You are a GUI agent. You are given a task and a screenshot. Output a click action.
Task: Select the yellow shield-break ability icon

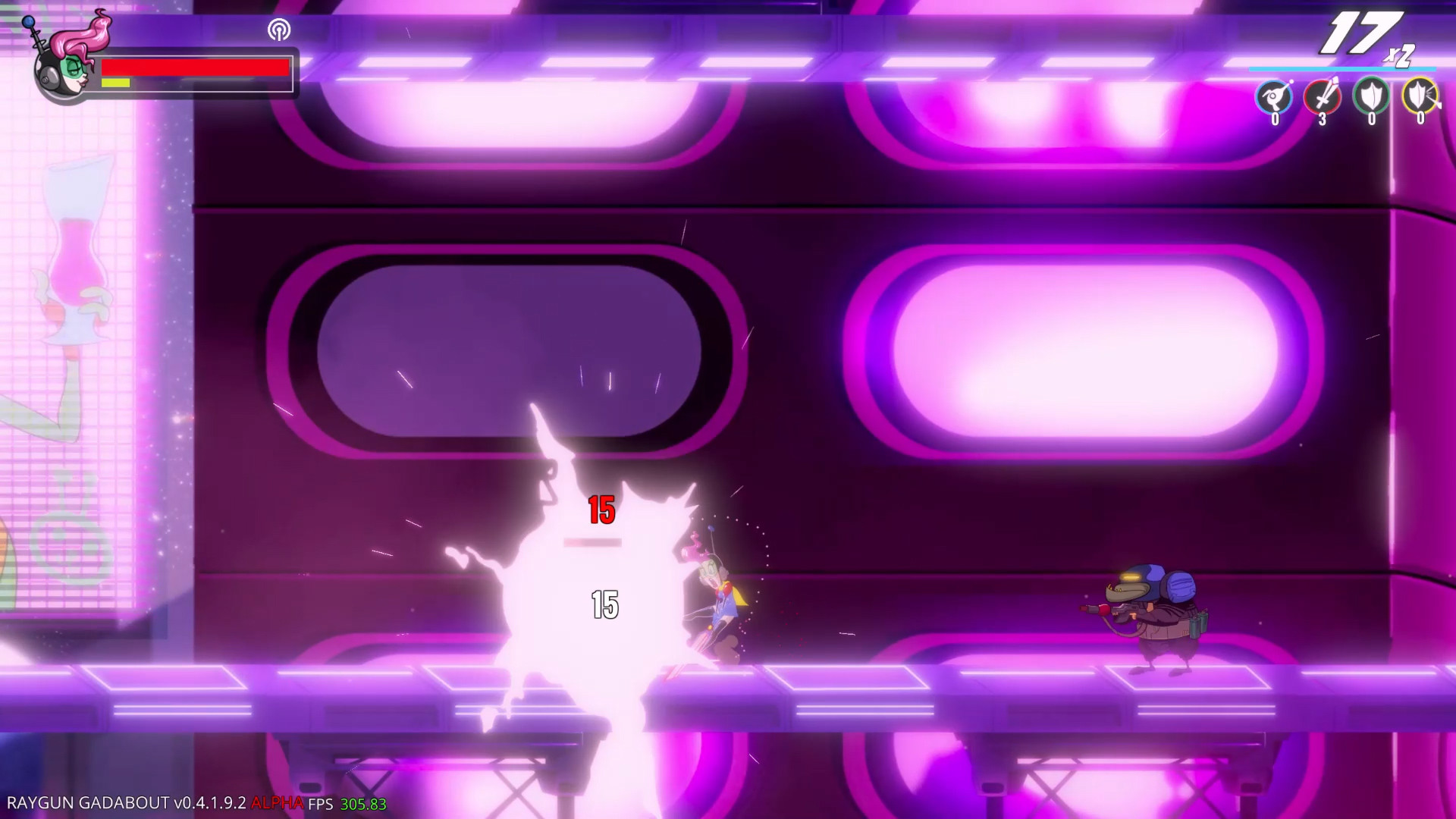pyautogui.click(x=1421, y=97)
